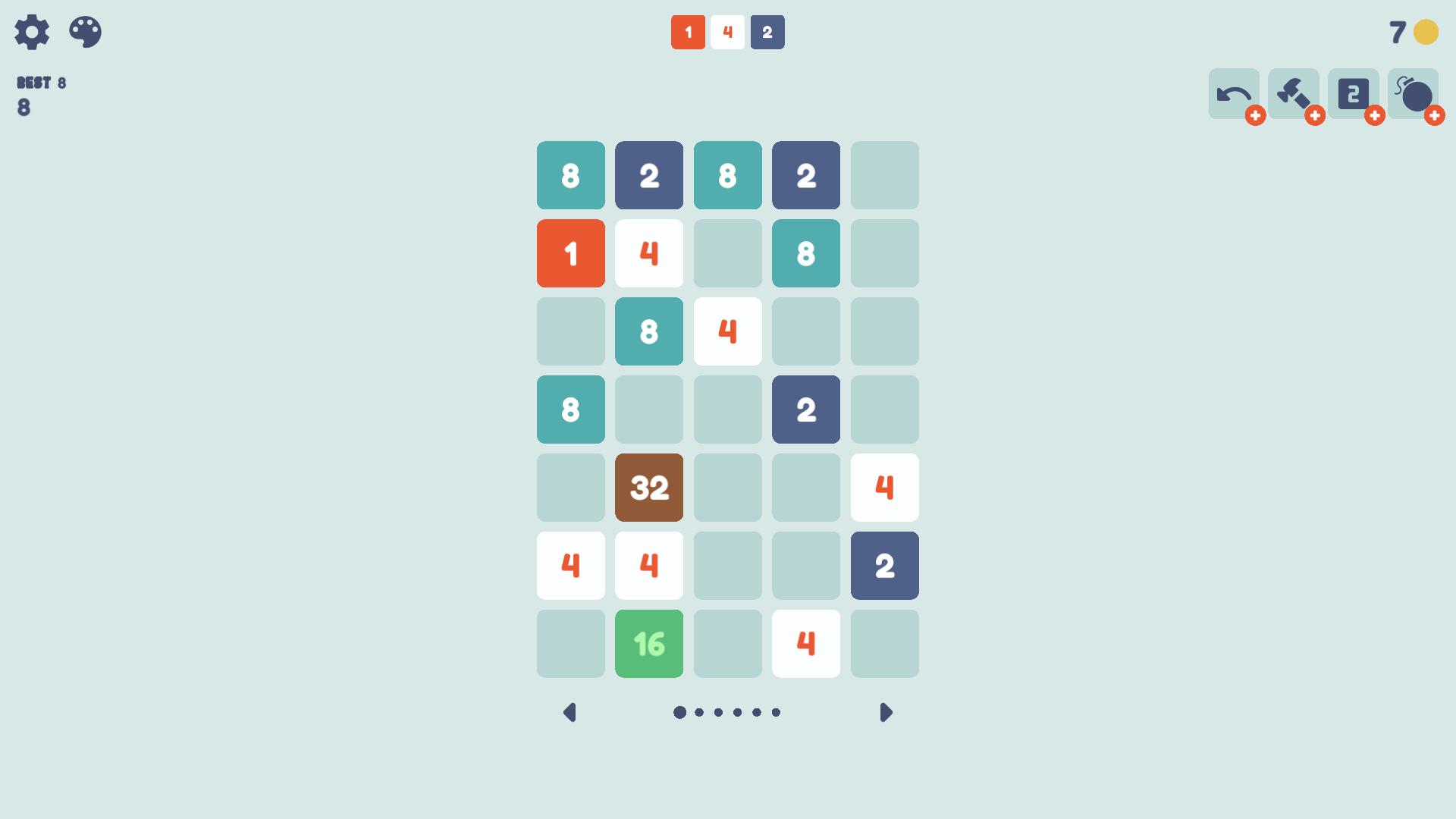Select the current score display
1456x819 pixels.
coord(24,106)
